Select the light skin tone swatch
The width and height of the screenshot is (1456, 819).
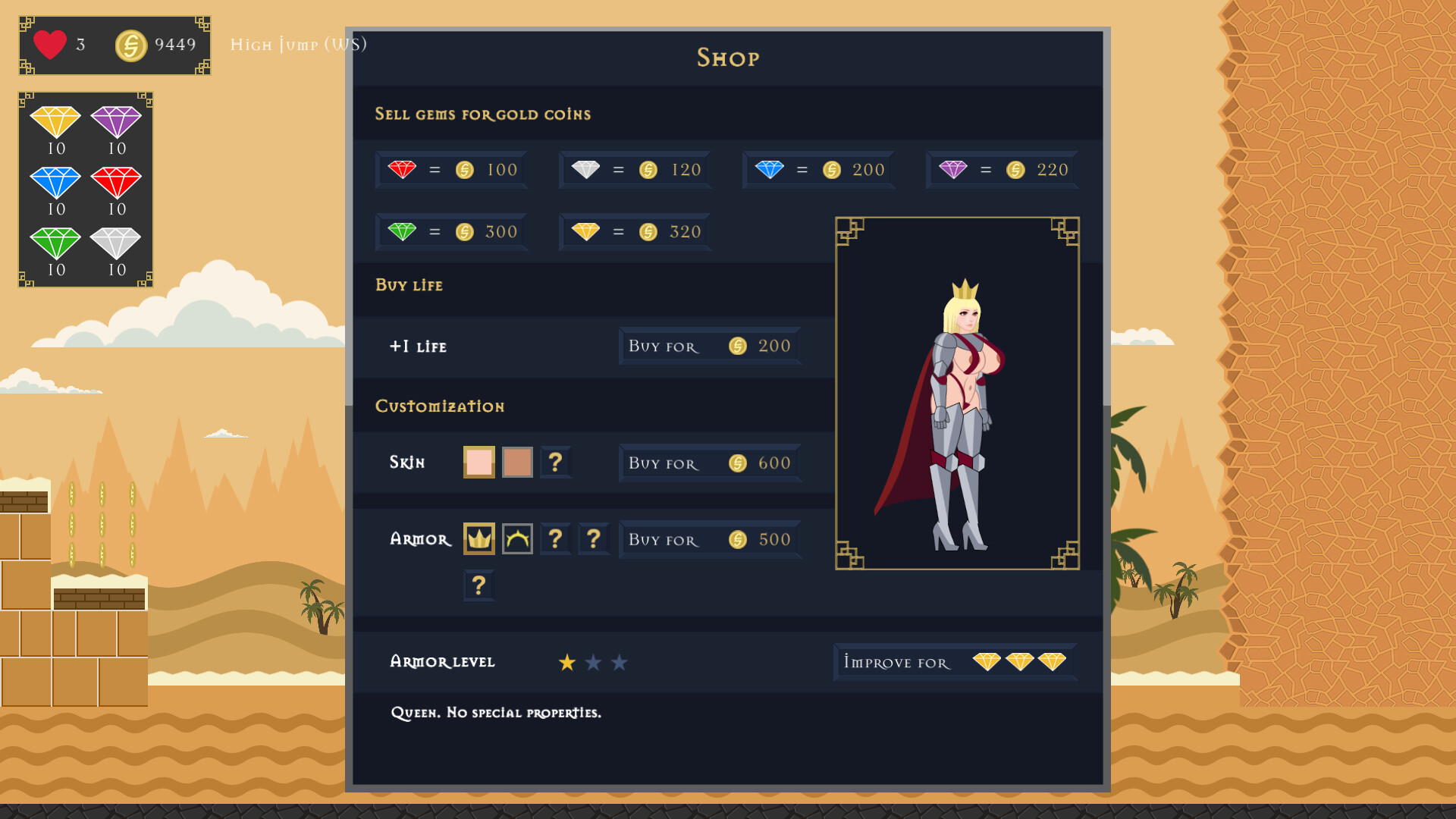tap(479, 461)
